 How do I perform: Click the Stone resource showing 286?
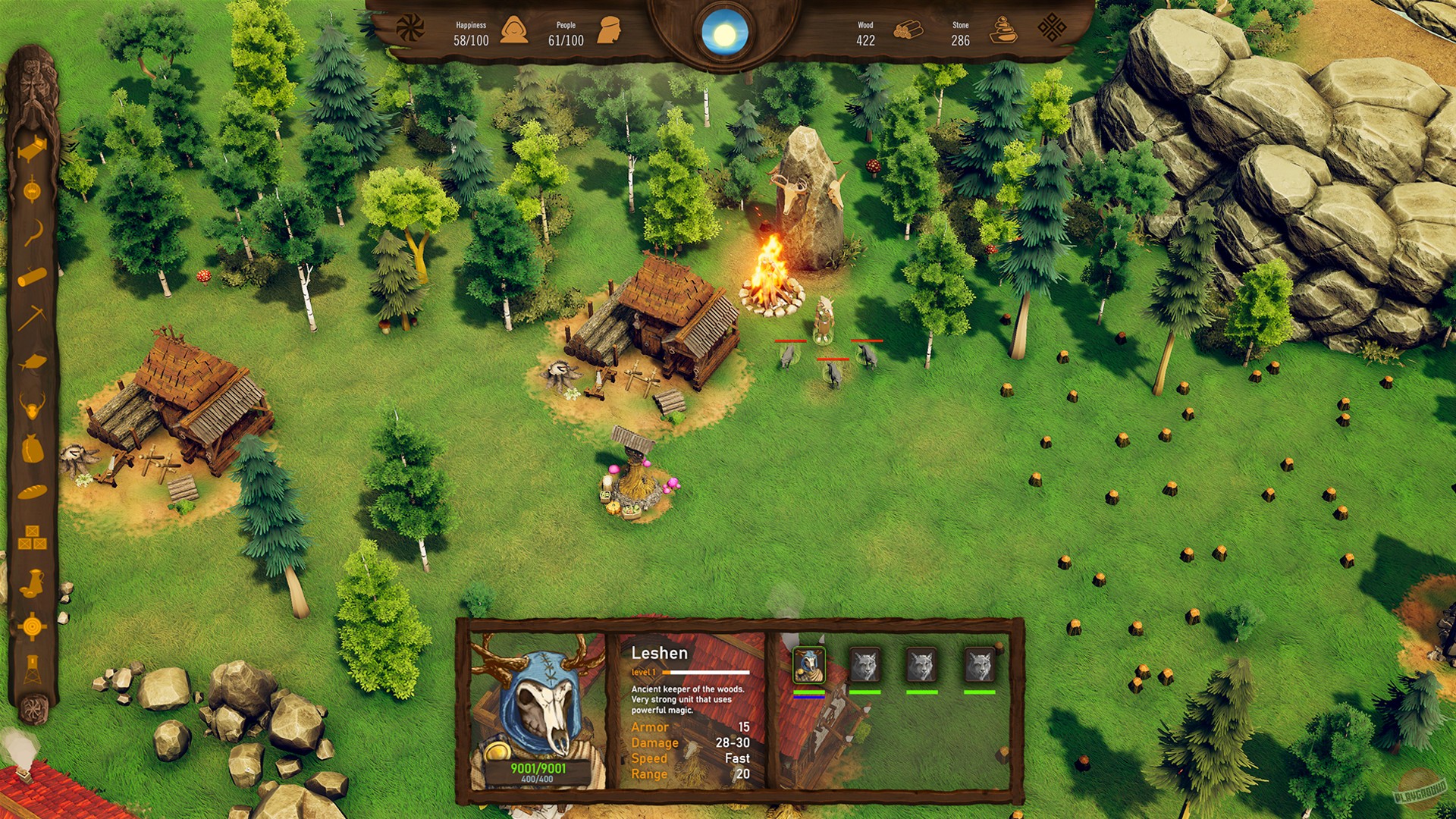tap(960, 32)
